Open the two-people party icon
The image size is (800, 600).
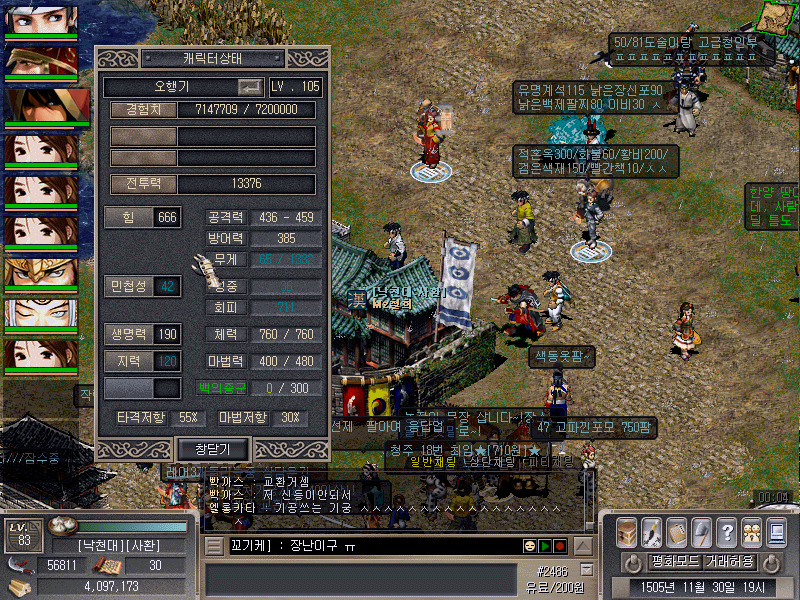click(750, 531)
